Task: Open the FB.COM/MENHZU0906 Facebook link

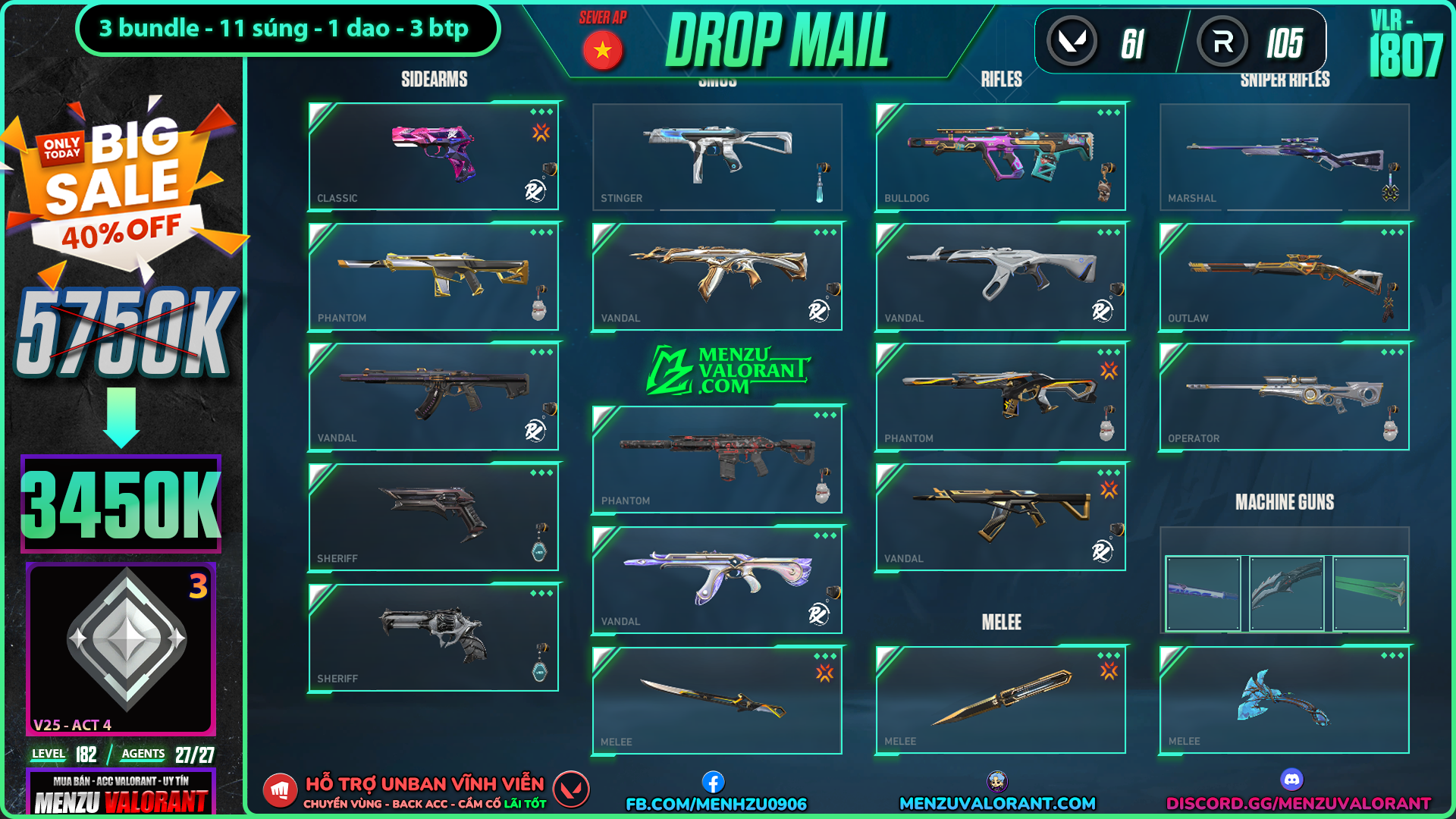Action: (x=716, y=803)
